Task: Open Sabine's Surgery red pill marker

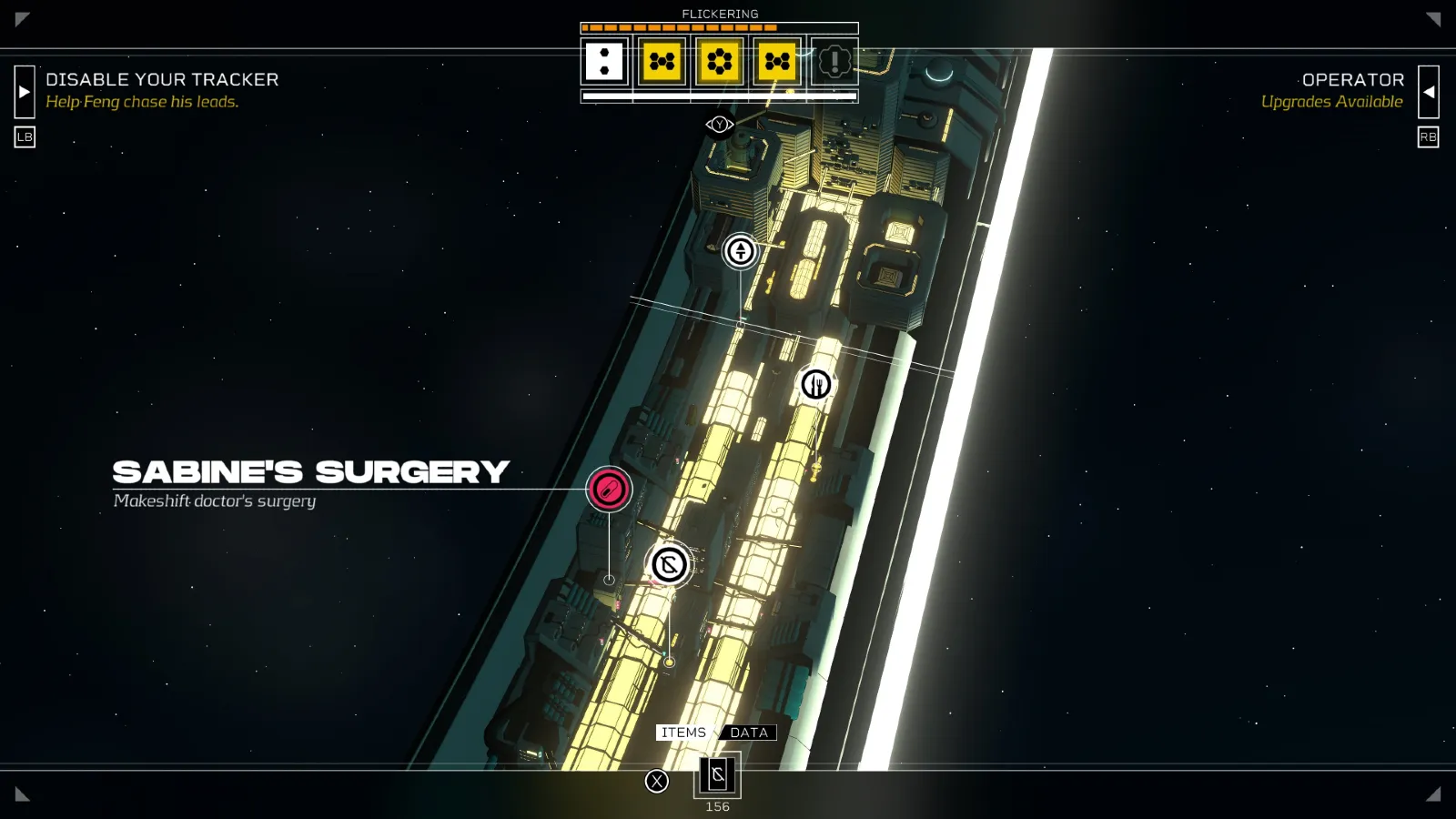Action: (x=609, y=490)
